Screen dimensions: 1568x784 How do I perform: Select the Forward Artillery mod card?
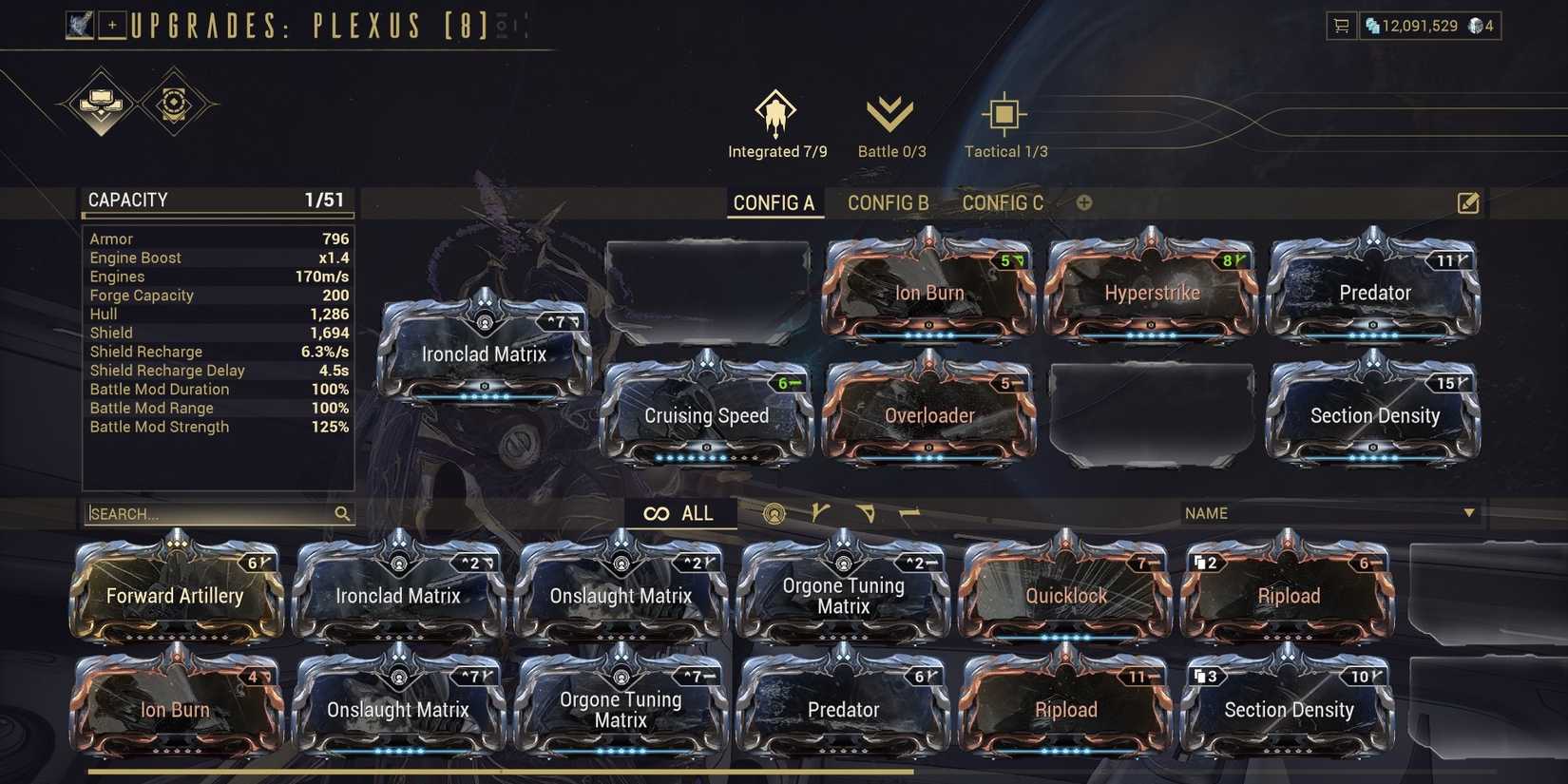coord(176,596)
